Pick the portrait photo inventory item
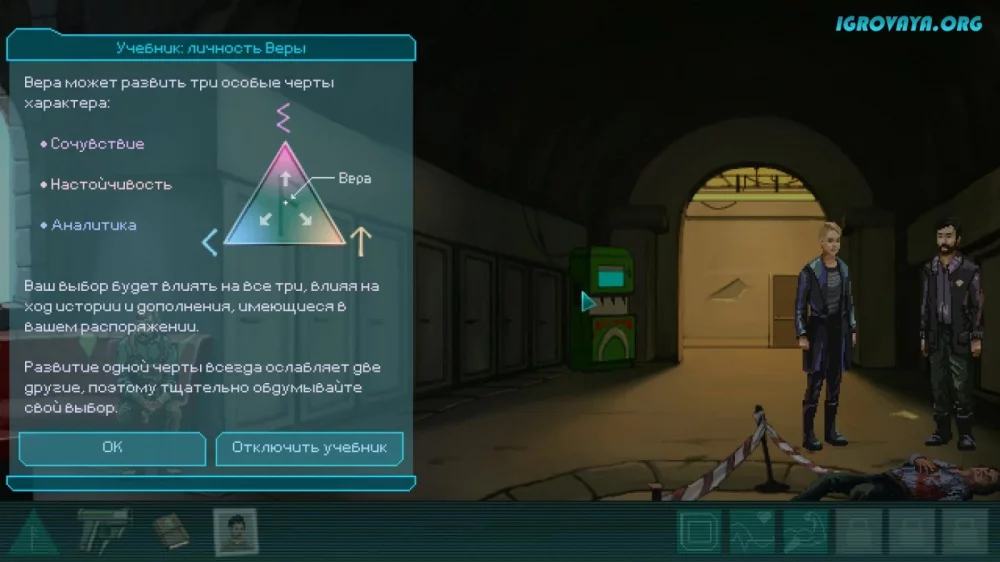Screen dimensions: 1000x562 click(x=235, y=531)
